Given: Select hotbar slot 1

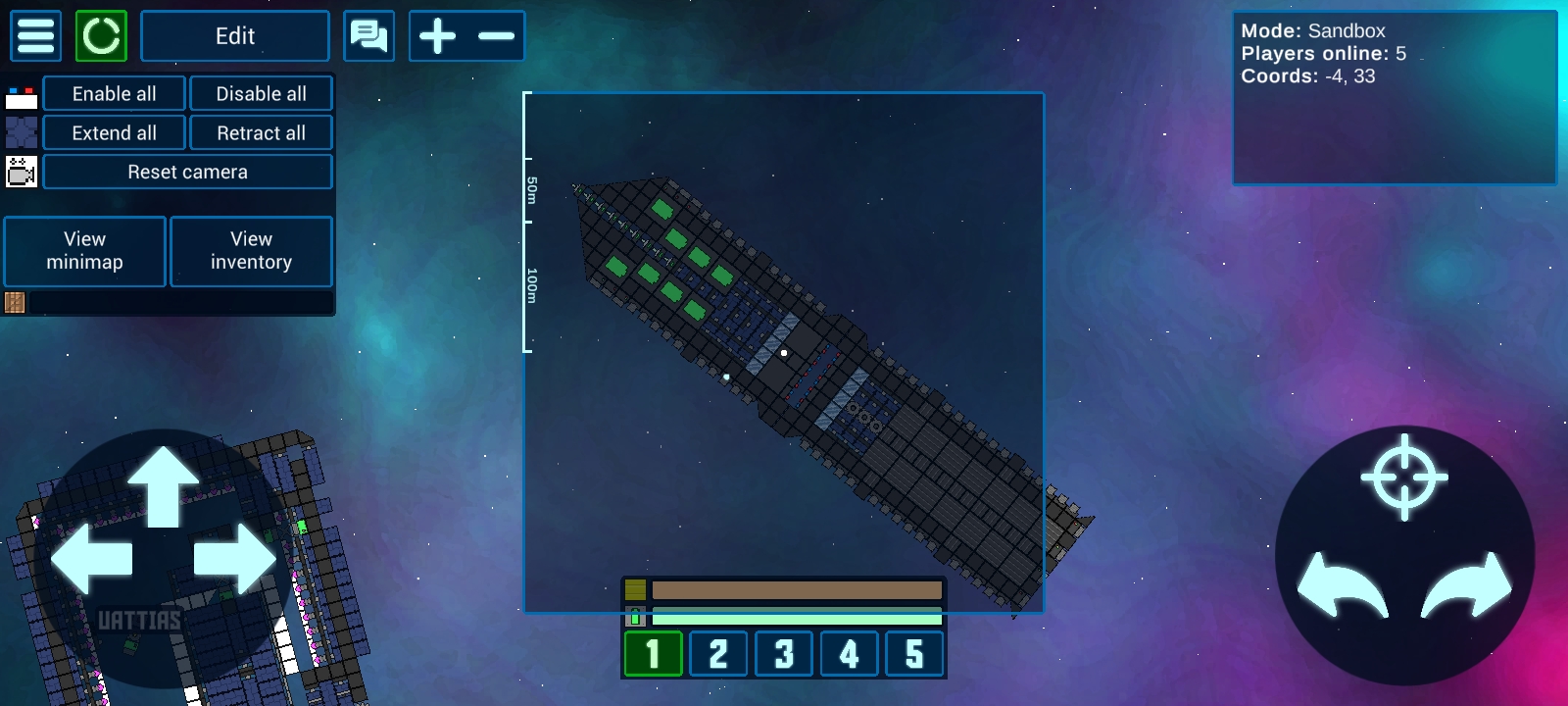Looking at the screenshot, I should pyautogui.click(x=653, y=654).
